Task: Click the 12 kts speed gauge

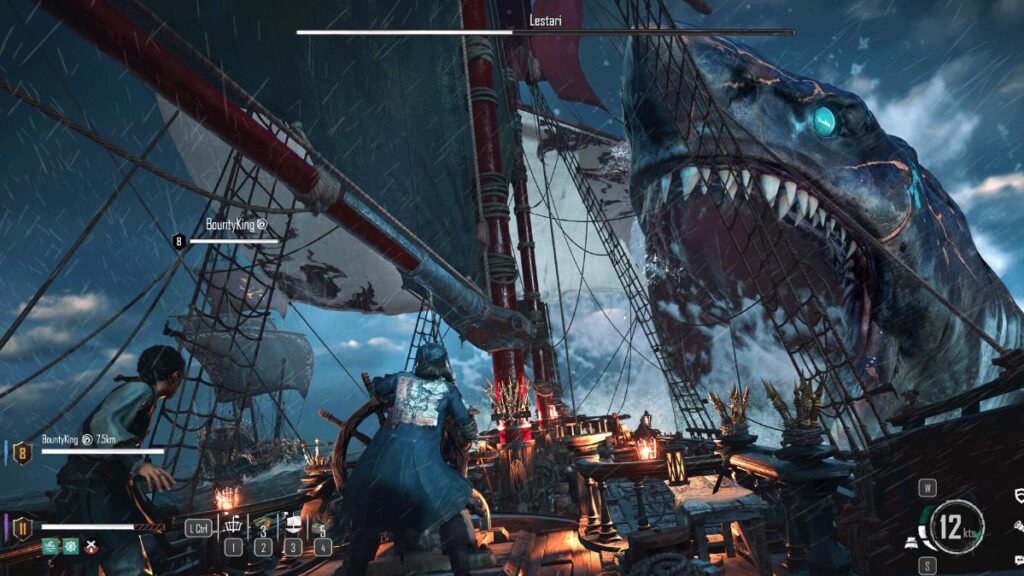Action: [957, 526]
